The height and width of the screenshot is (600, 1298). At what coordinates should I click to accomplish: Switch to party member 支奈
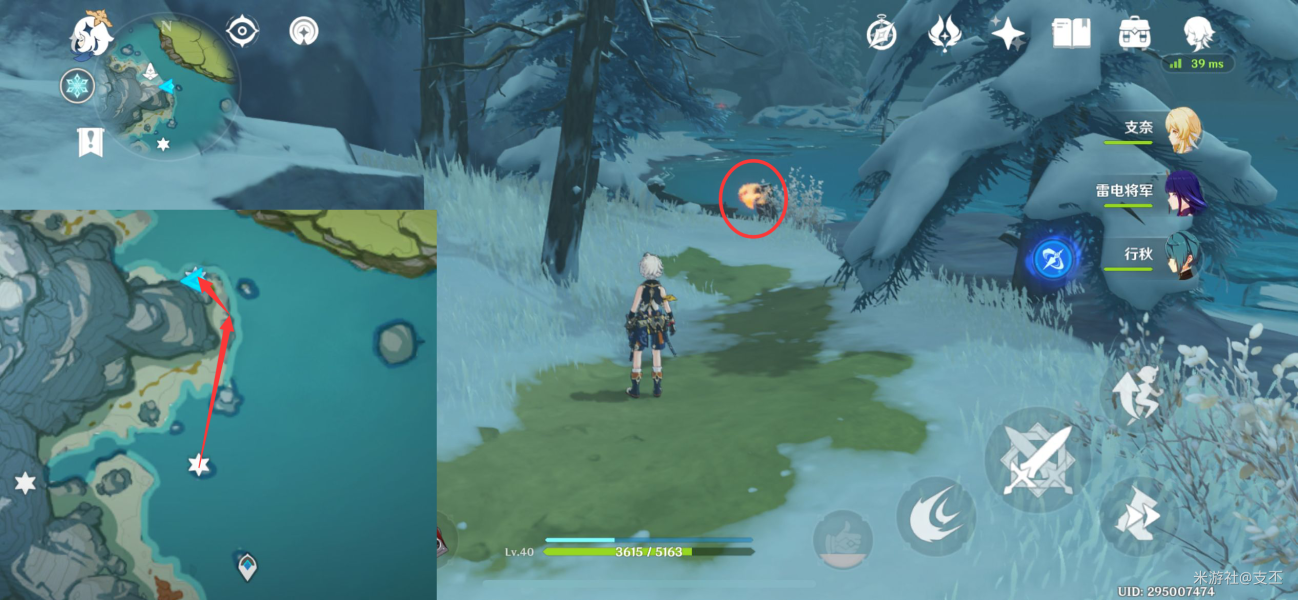1183,129
